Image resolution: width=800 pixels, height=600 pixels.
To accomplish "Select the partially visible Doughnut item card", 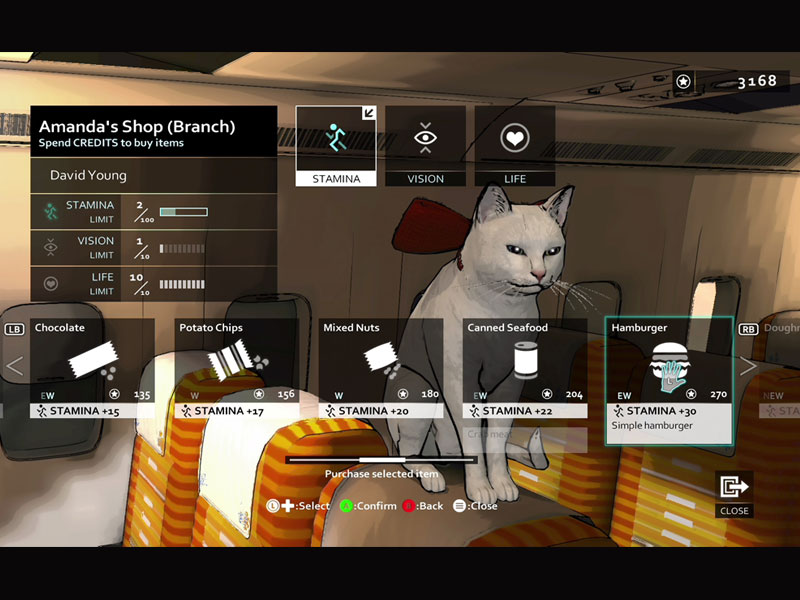I will click(x=782, y=367).
